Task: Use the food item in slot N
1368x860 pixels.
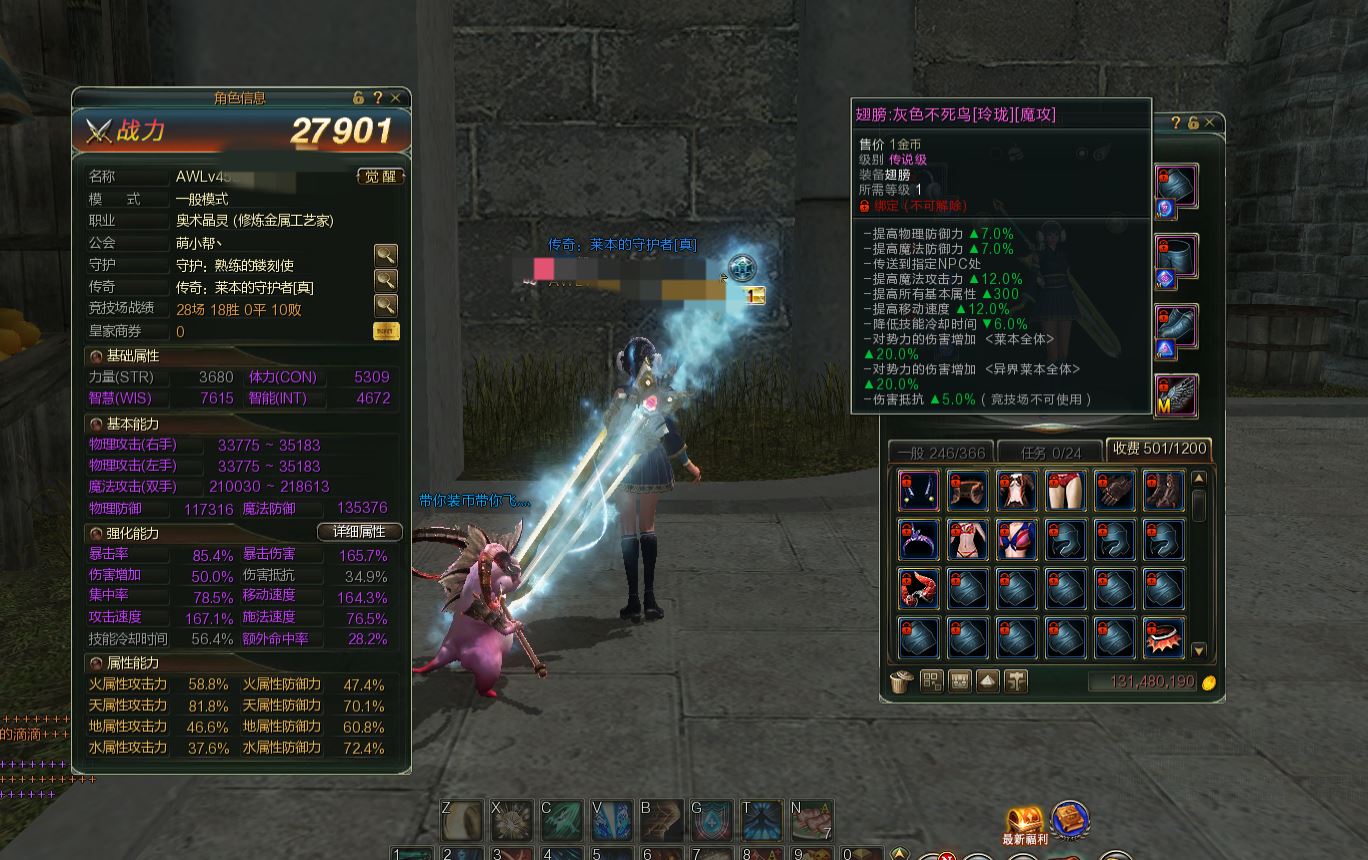Action: click(x=810, y=820)
